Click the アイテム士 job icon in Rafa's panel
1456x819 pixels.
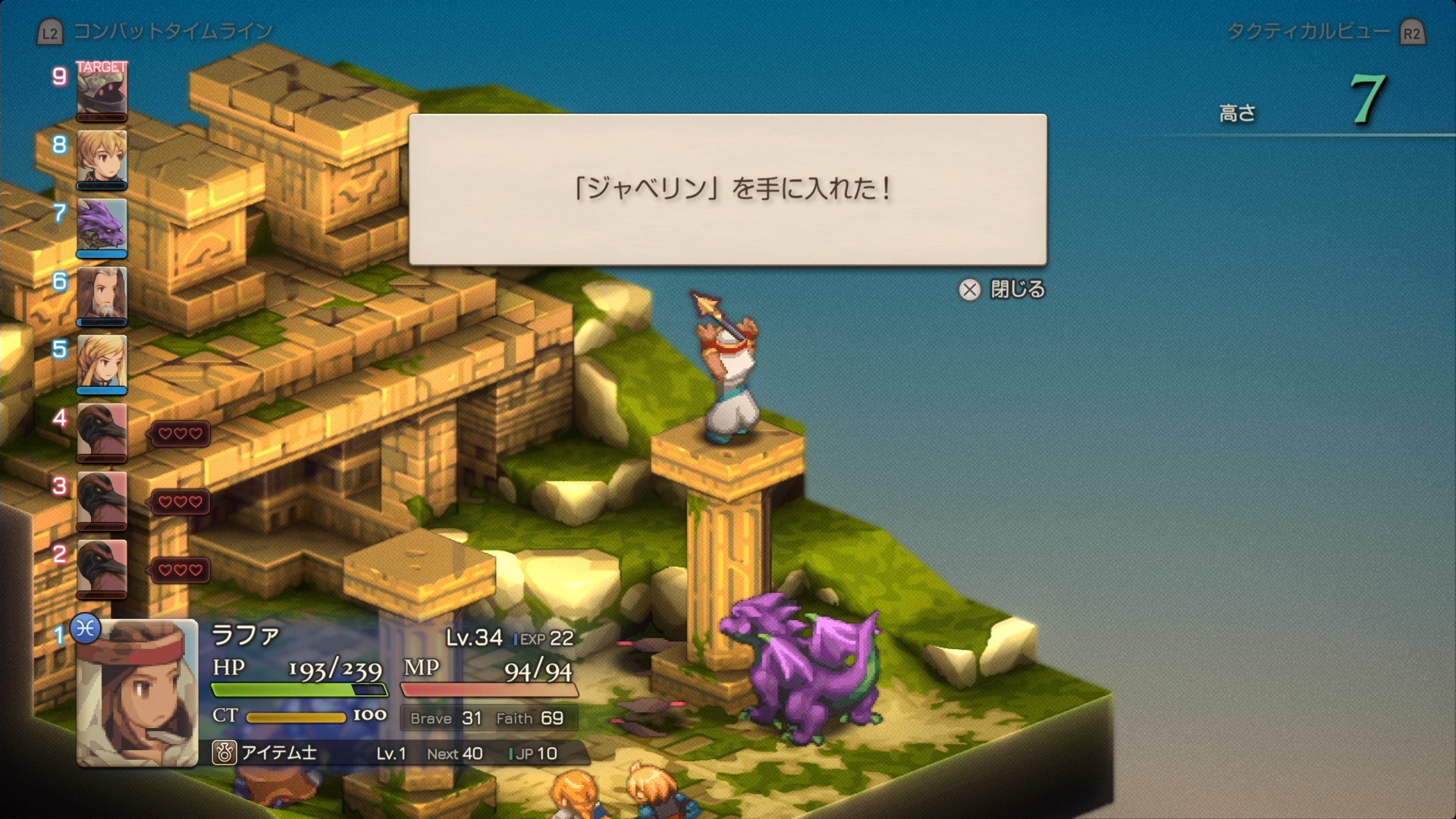tap(224, 753)
